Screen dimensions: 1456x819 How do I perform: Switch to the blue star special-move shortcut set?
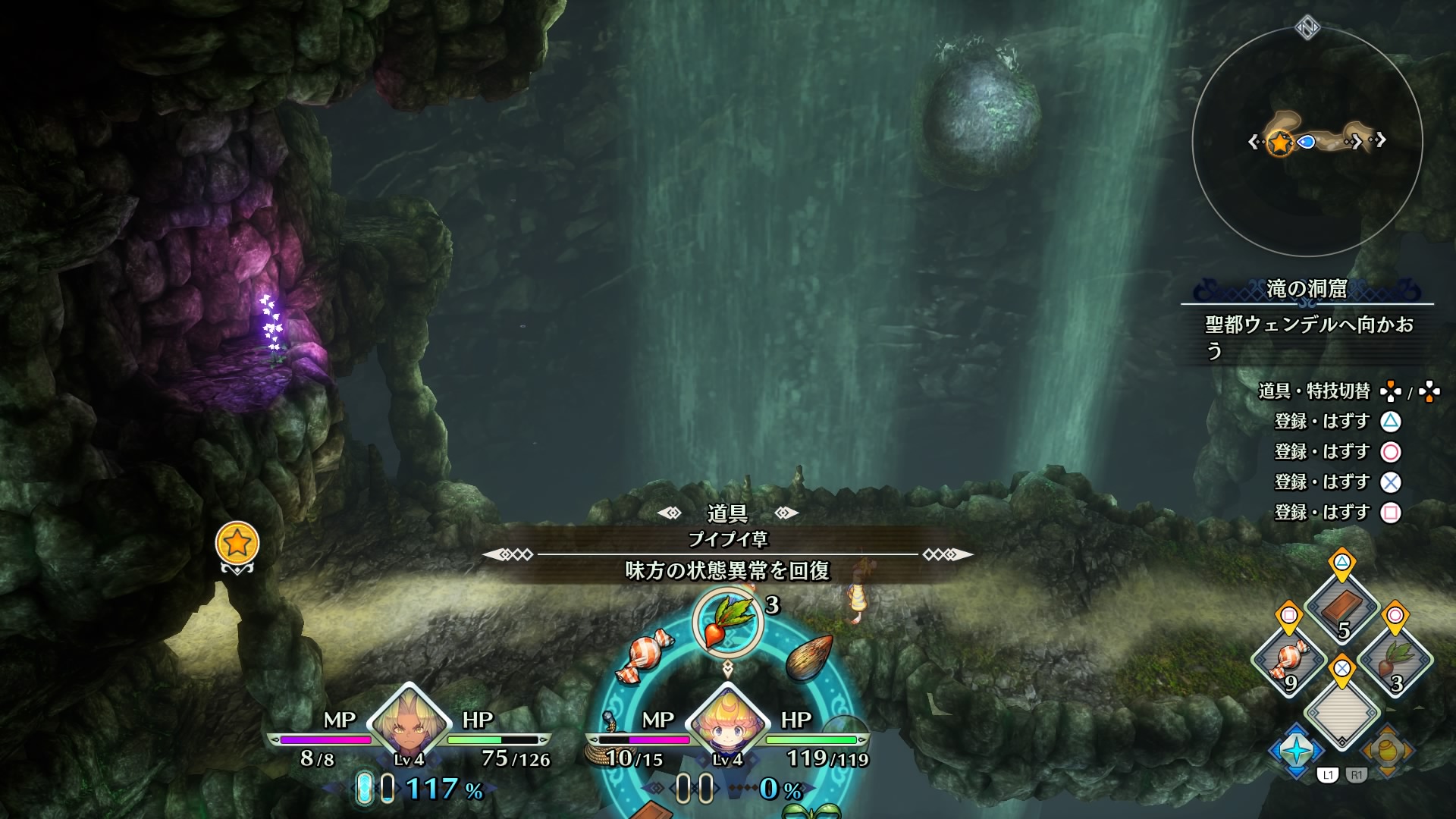pyautogui.click(x=1297, y=750)
